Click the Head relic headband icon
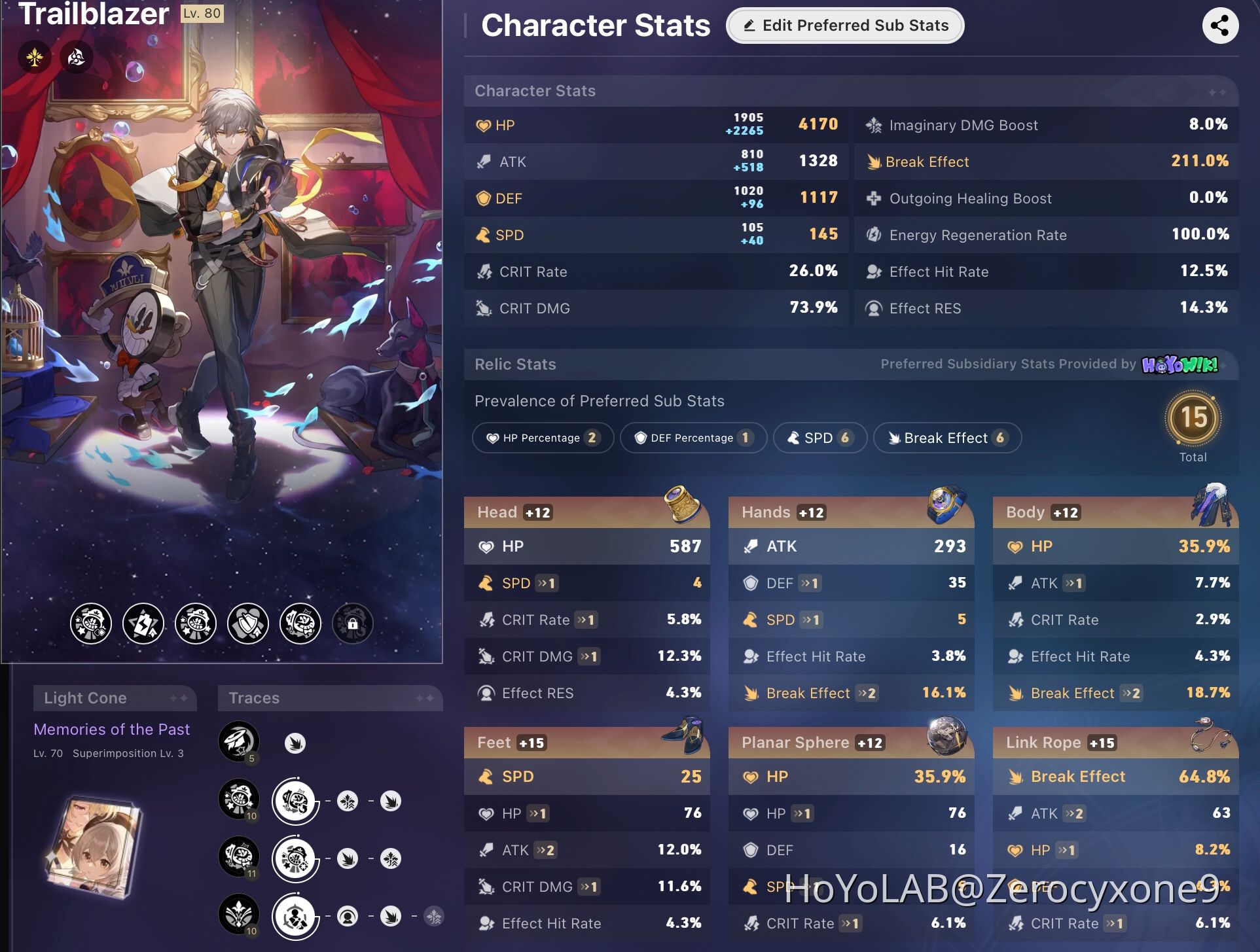Screen dimensions: 1260x952 pyautogui.click(x=681, y=504)
